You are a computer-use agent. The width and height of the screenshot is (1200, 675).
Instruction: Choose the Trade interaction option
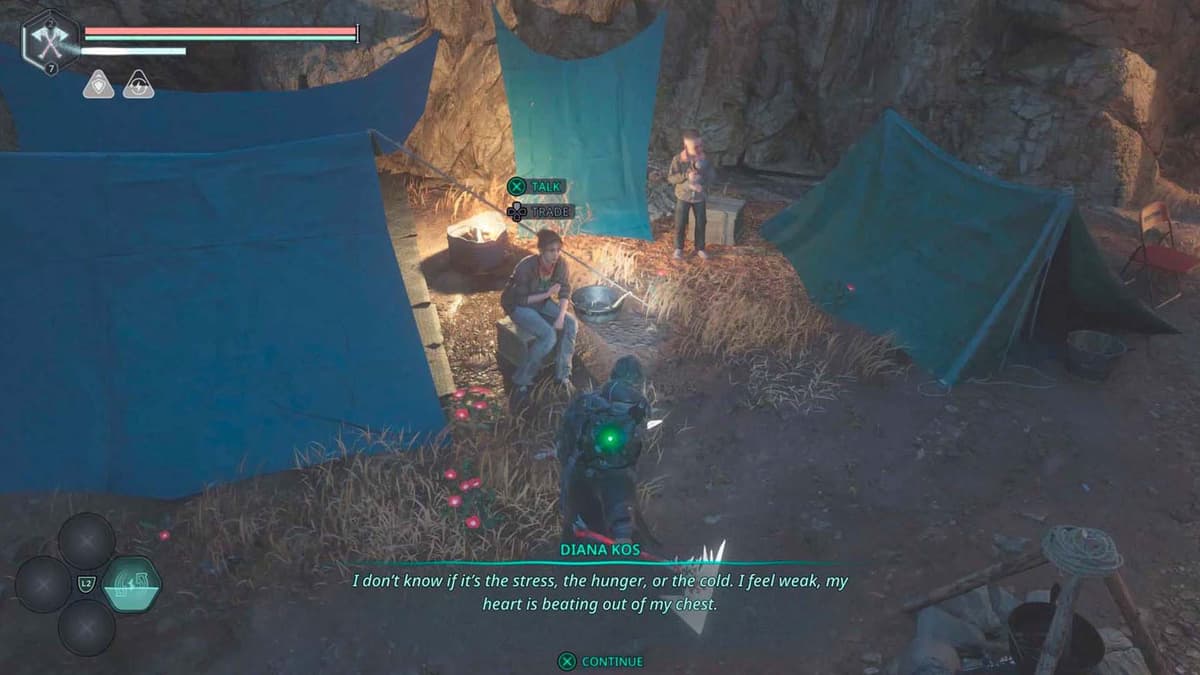pos(539,212)
